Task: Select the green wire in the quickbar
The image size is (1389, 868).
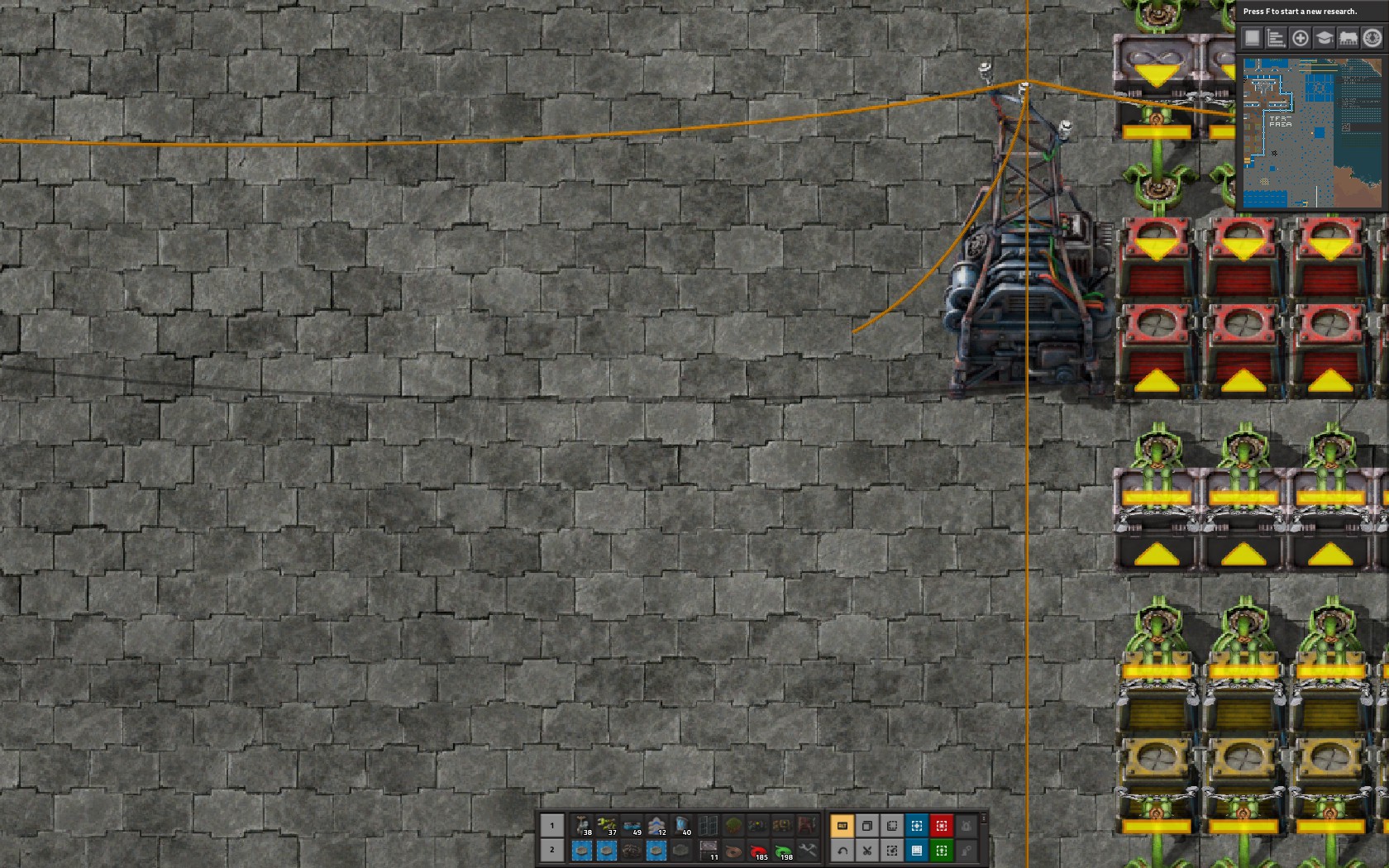Action: click(x=783, y=850)
